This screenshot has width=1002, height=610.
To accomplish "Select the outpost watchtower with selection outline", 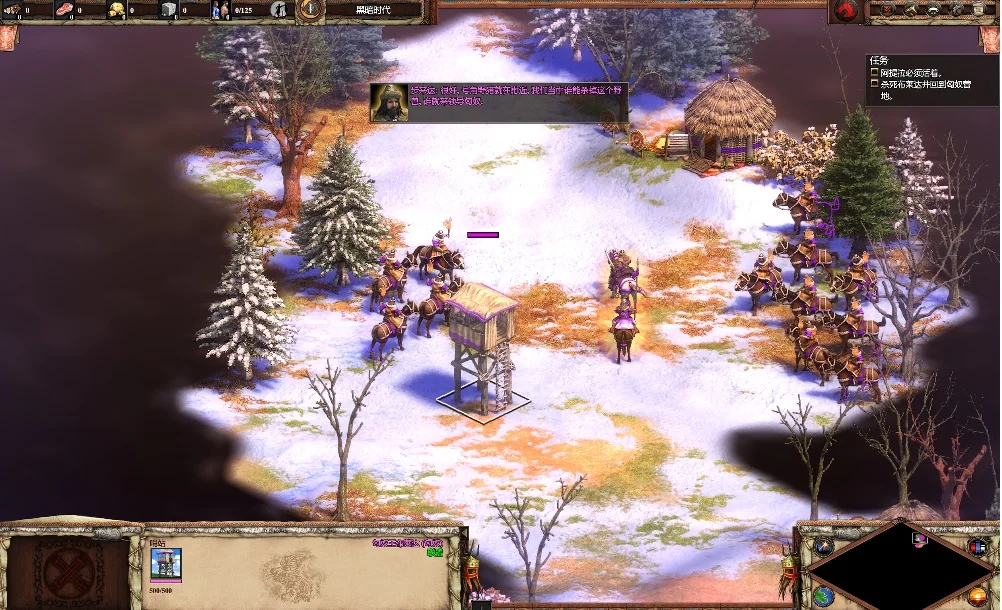I will [x=481, y=343].
